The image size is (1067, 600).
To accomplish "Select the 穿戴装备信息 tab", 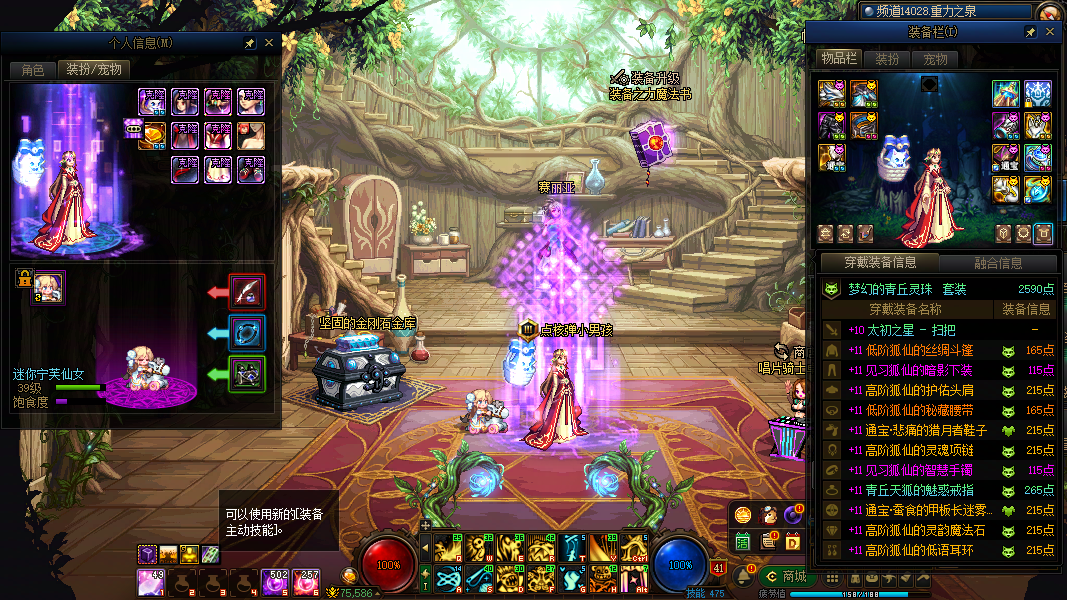I will (x=880, y=263).
